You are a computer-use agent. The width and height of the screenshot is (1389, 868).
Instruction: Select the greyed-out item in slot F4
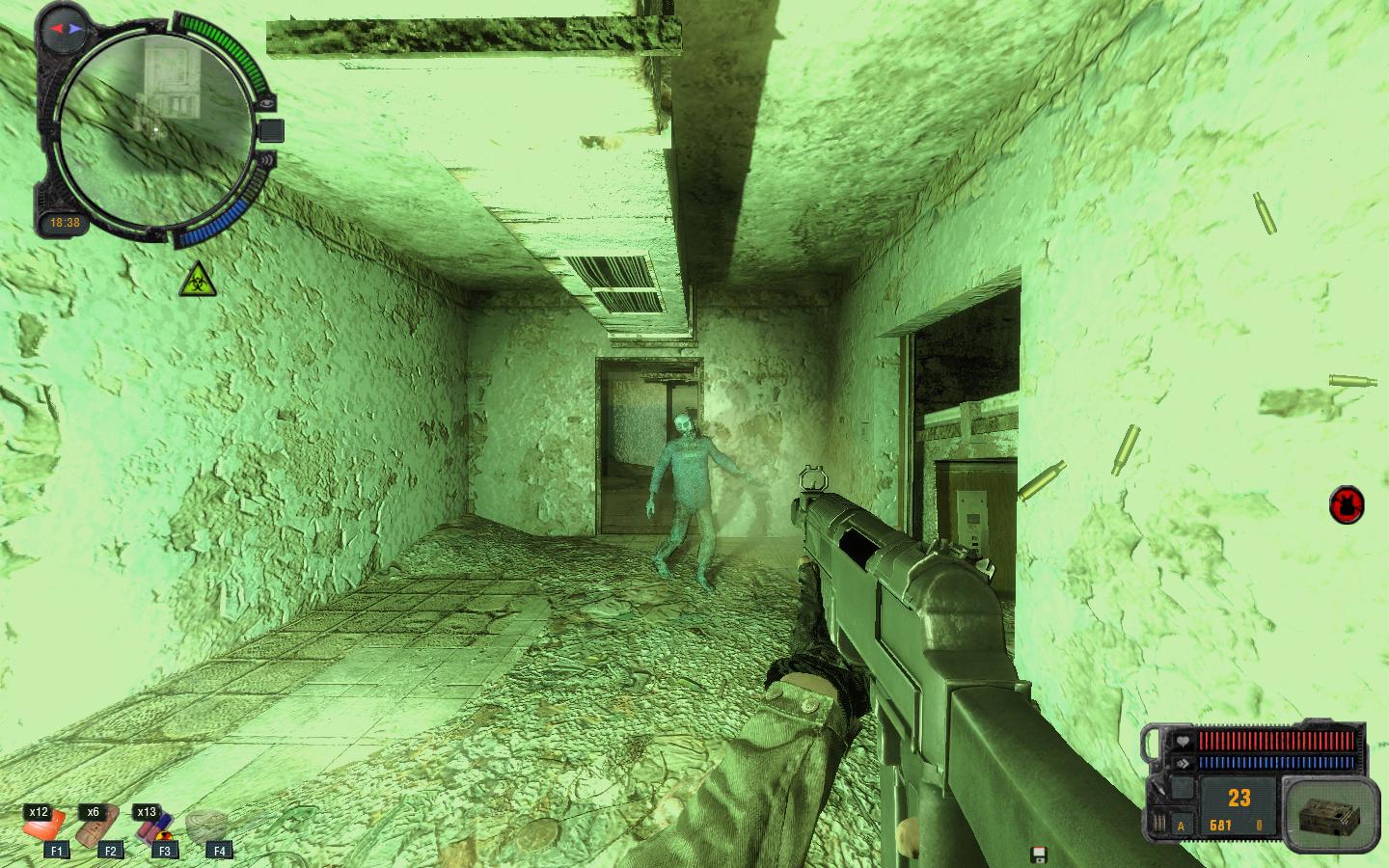pos(208,827)
